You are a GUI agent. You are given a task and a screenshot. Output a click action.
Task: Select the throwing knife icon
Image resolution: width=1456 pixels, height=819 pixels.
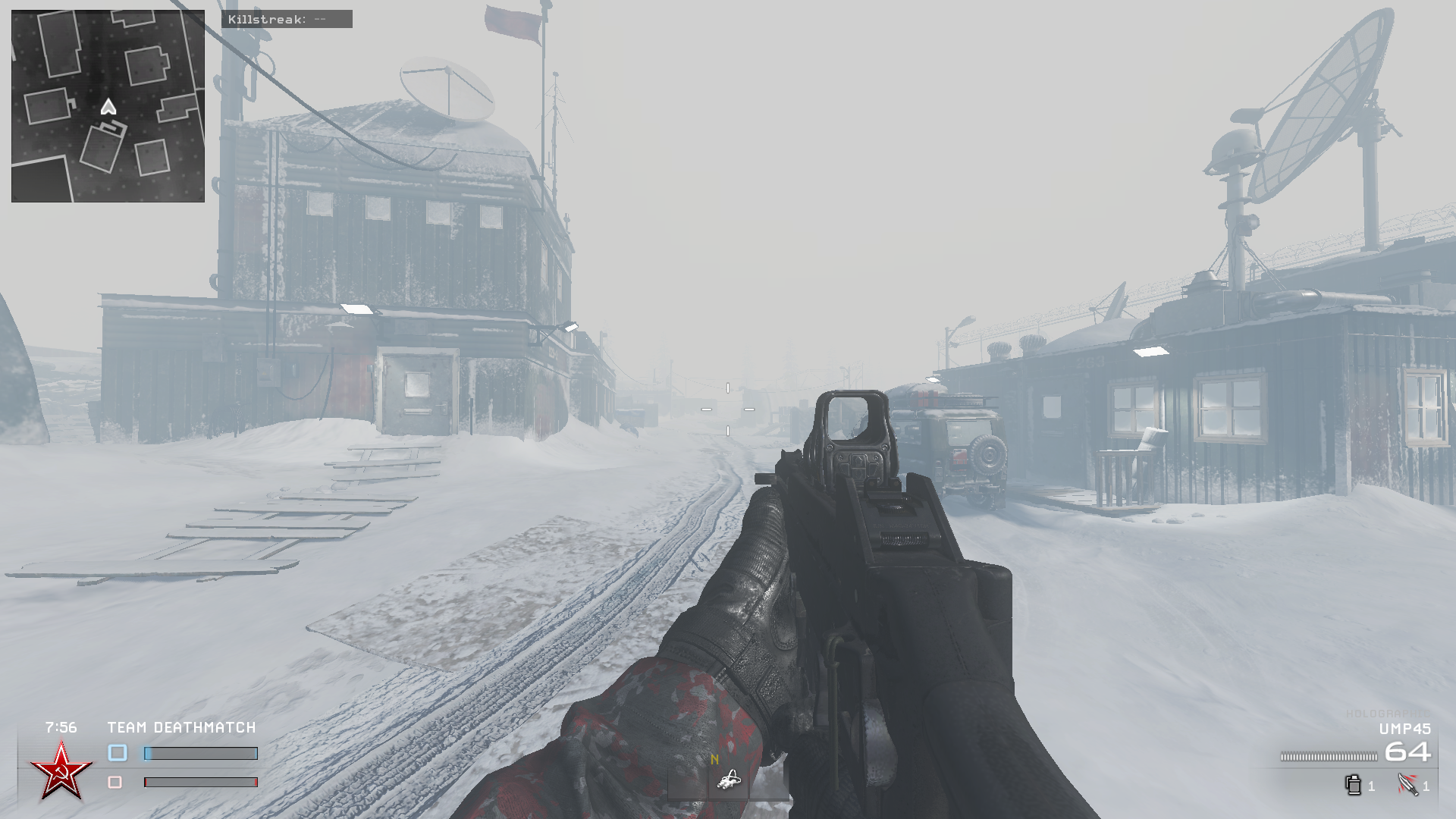(x=1407, y=786)
